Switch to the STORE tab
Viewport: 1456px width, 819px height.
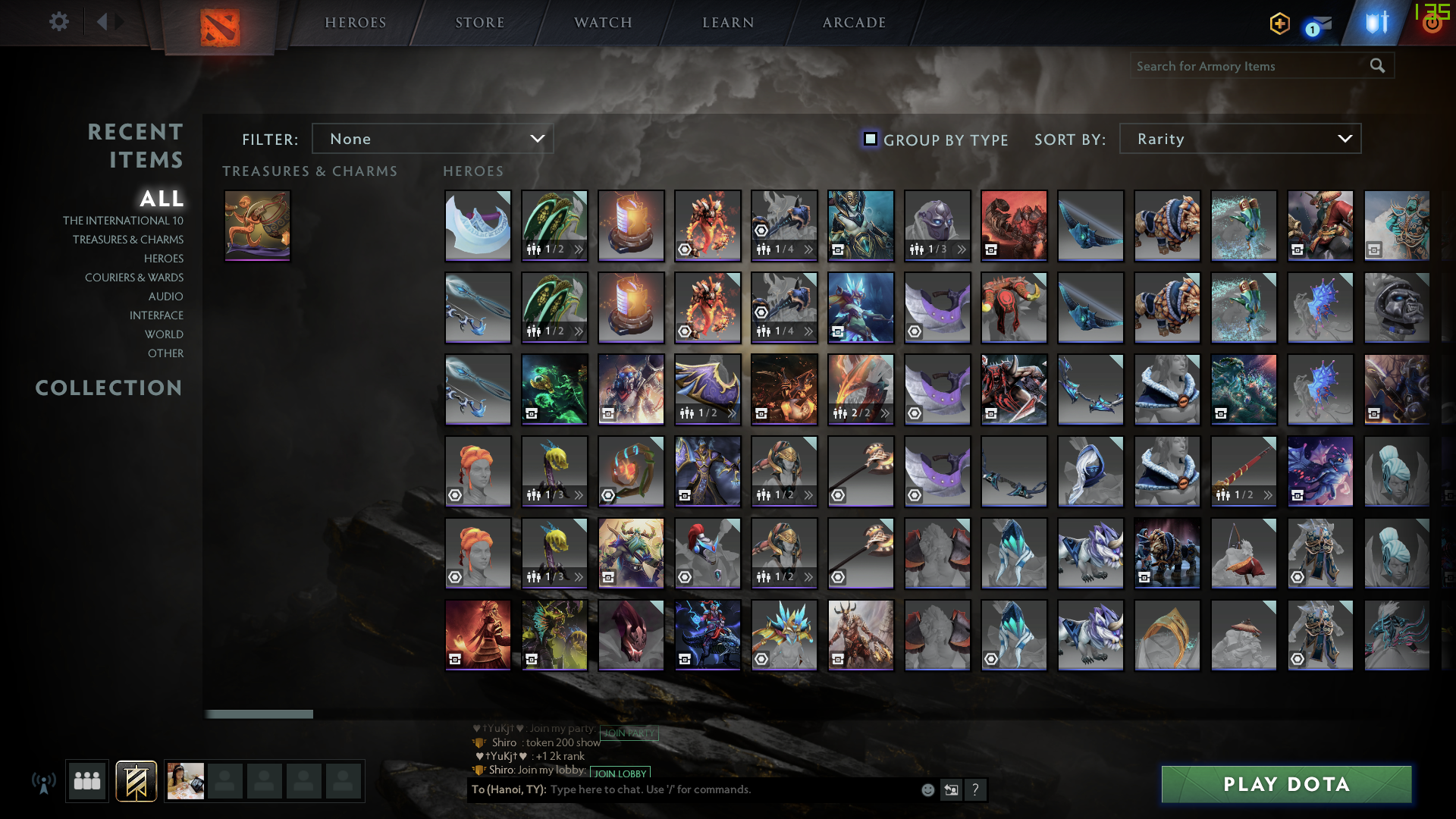click(x=479, y=22)
